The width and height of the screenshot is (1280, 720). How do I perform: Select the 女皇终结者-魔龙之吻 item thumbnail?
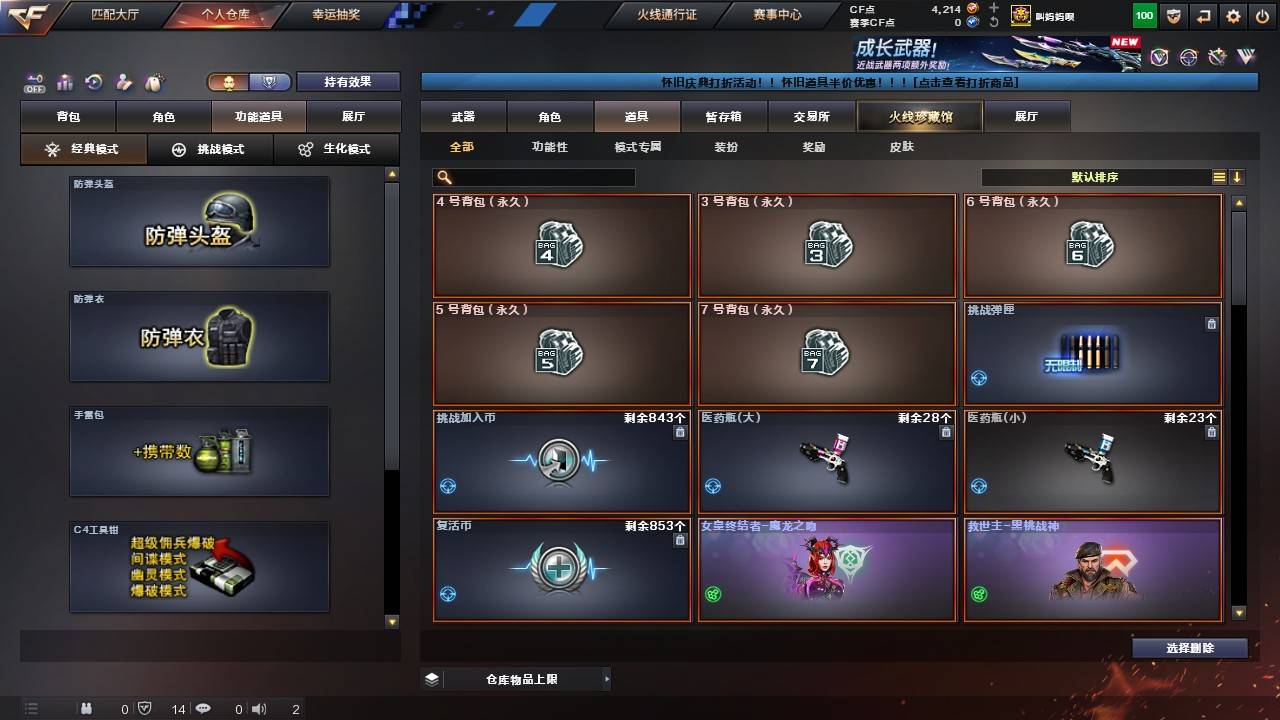tap(827, 570)
